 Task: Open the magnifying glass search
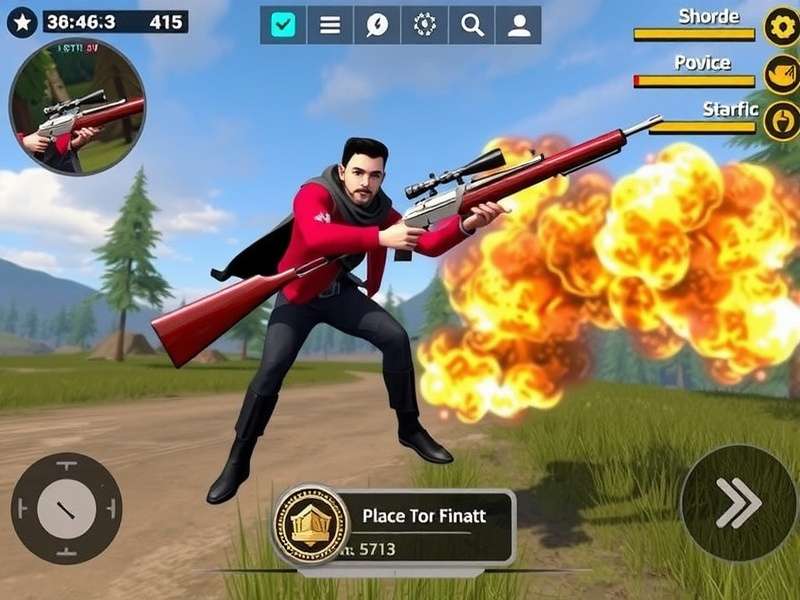click(x=471, y=26)
